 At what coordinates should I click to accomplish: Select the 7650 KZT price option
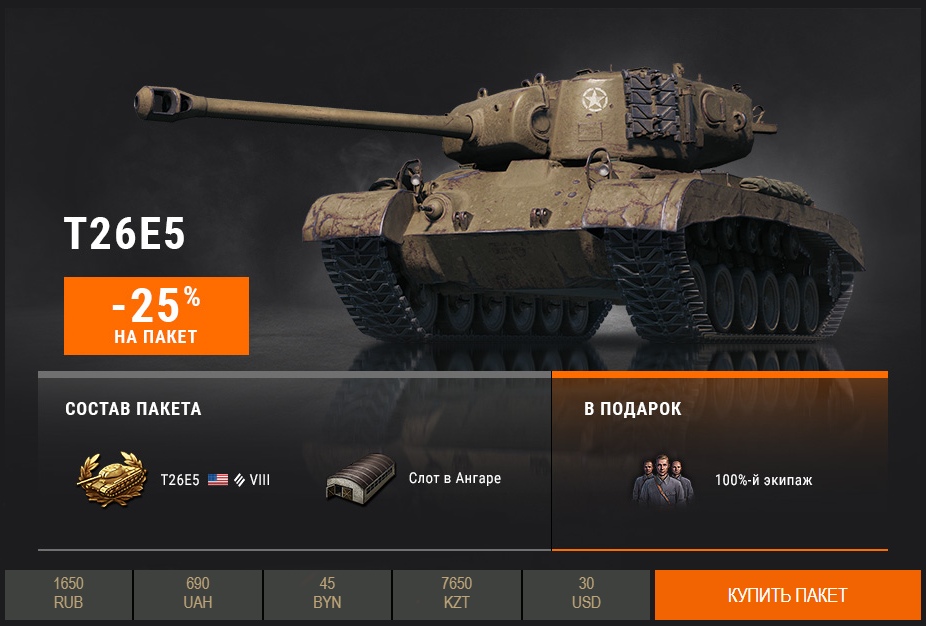point(457,594)
